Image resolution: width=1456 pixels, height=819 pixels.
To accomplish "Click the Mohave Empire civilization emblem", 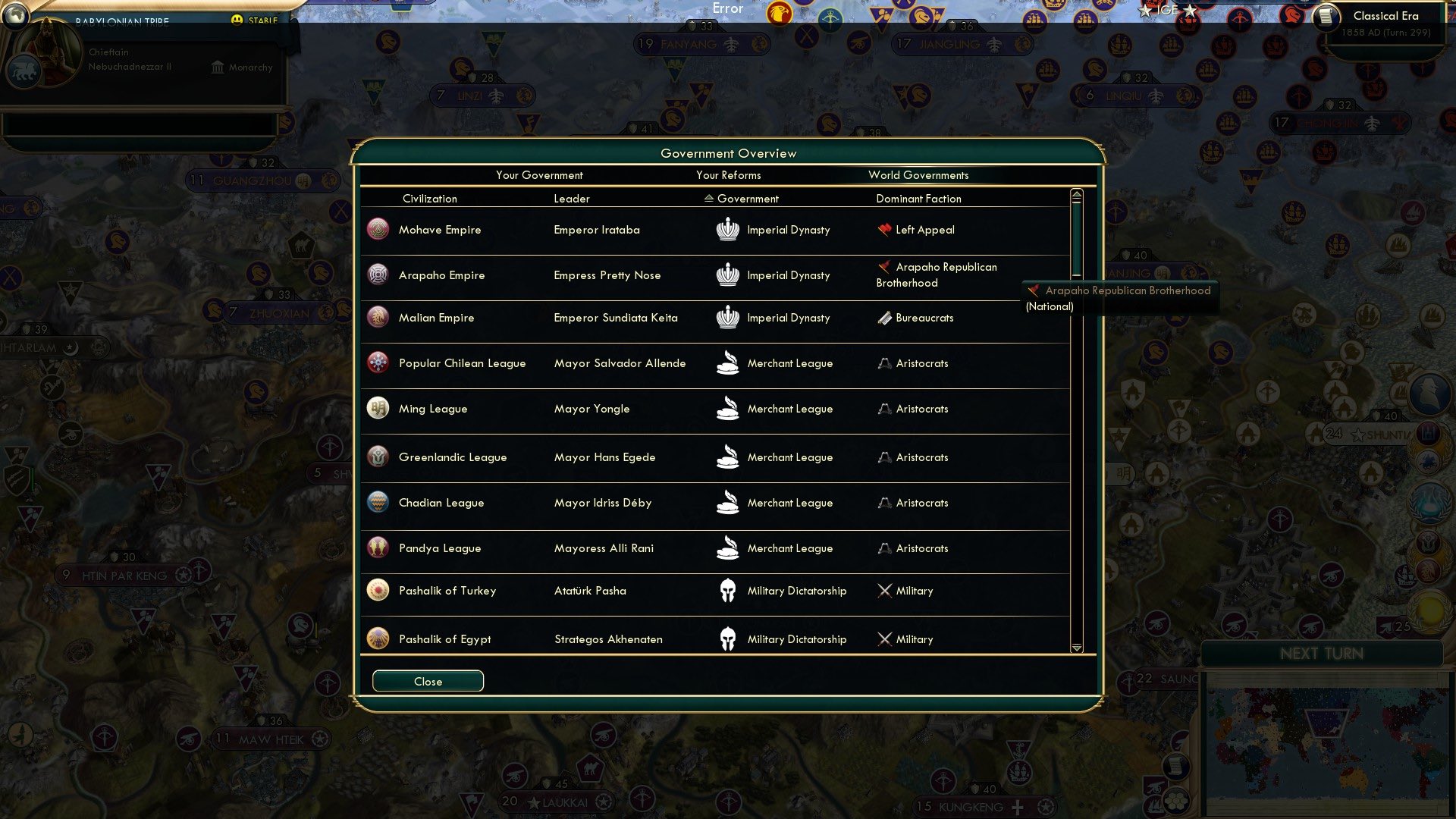I will [377, 229].
